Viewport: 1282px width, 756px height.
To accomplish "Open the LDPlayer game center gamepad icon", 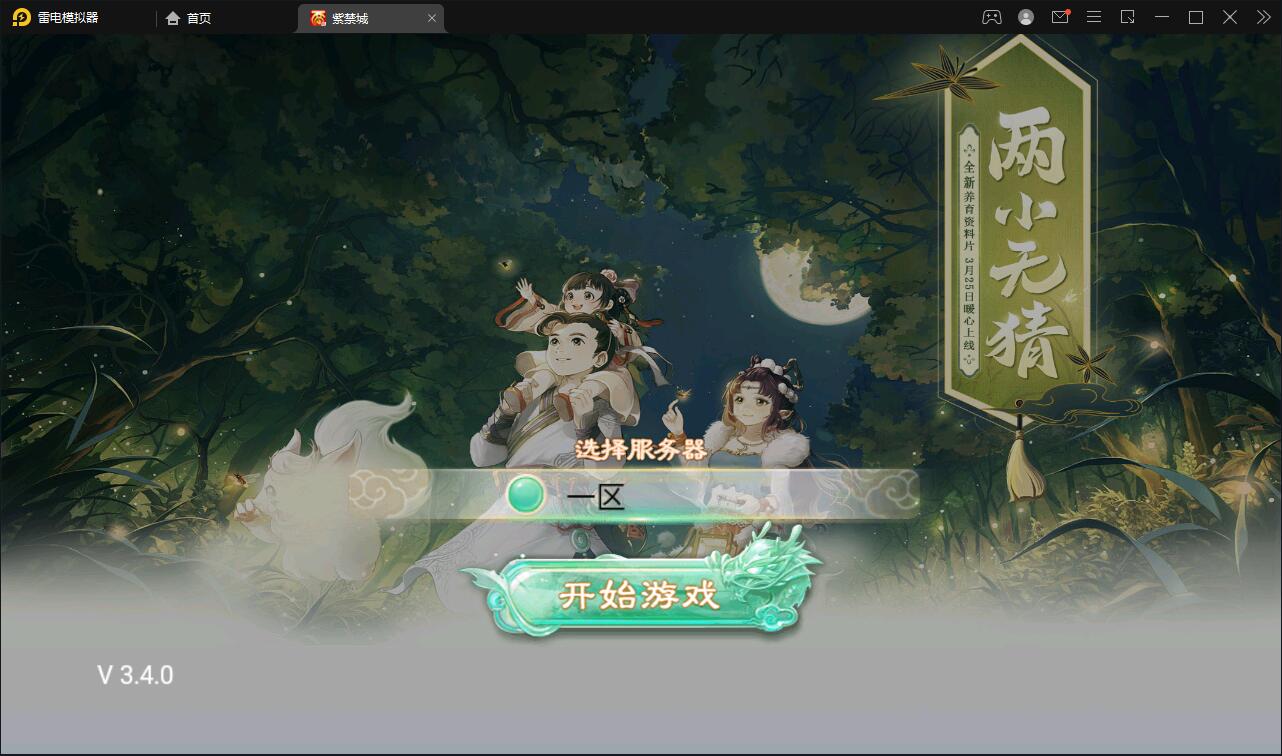I will pyautogui.click(x=990, y=17).
